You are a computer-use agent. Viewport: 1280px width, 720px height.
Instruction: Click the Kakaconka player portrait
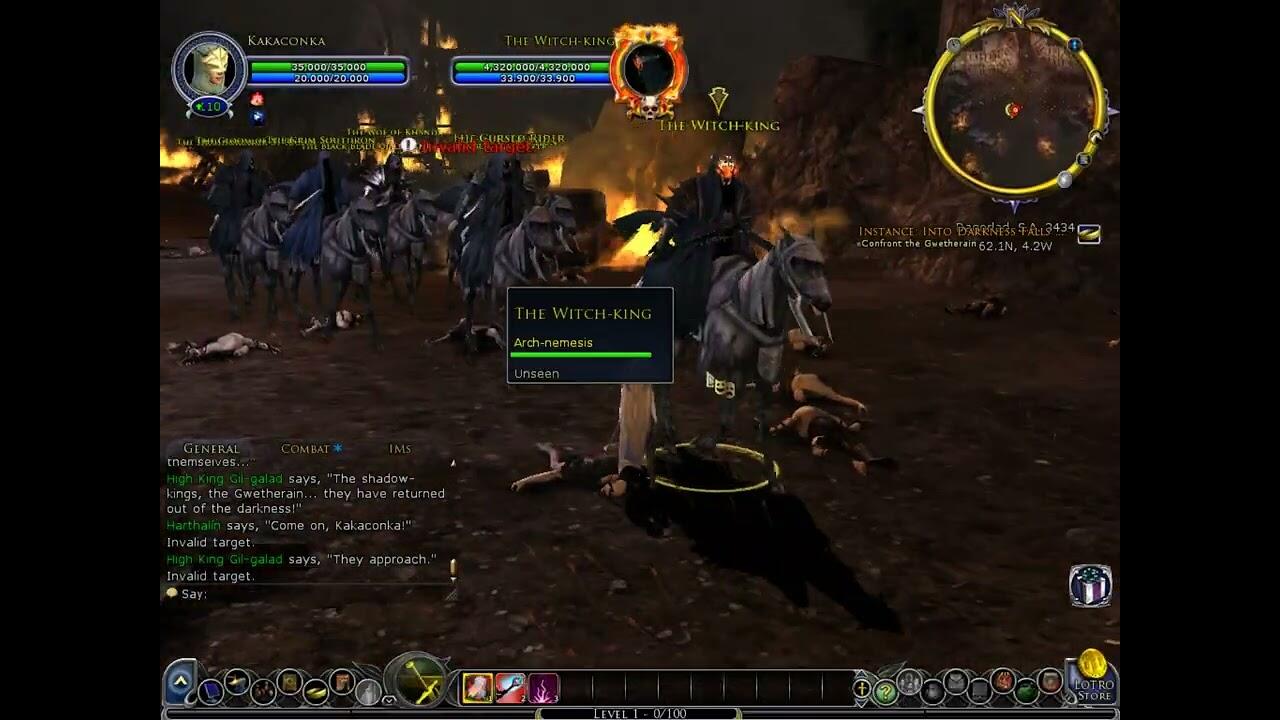(x=209, y=69)
